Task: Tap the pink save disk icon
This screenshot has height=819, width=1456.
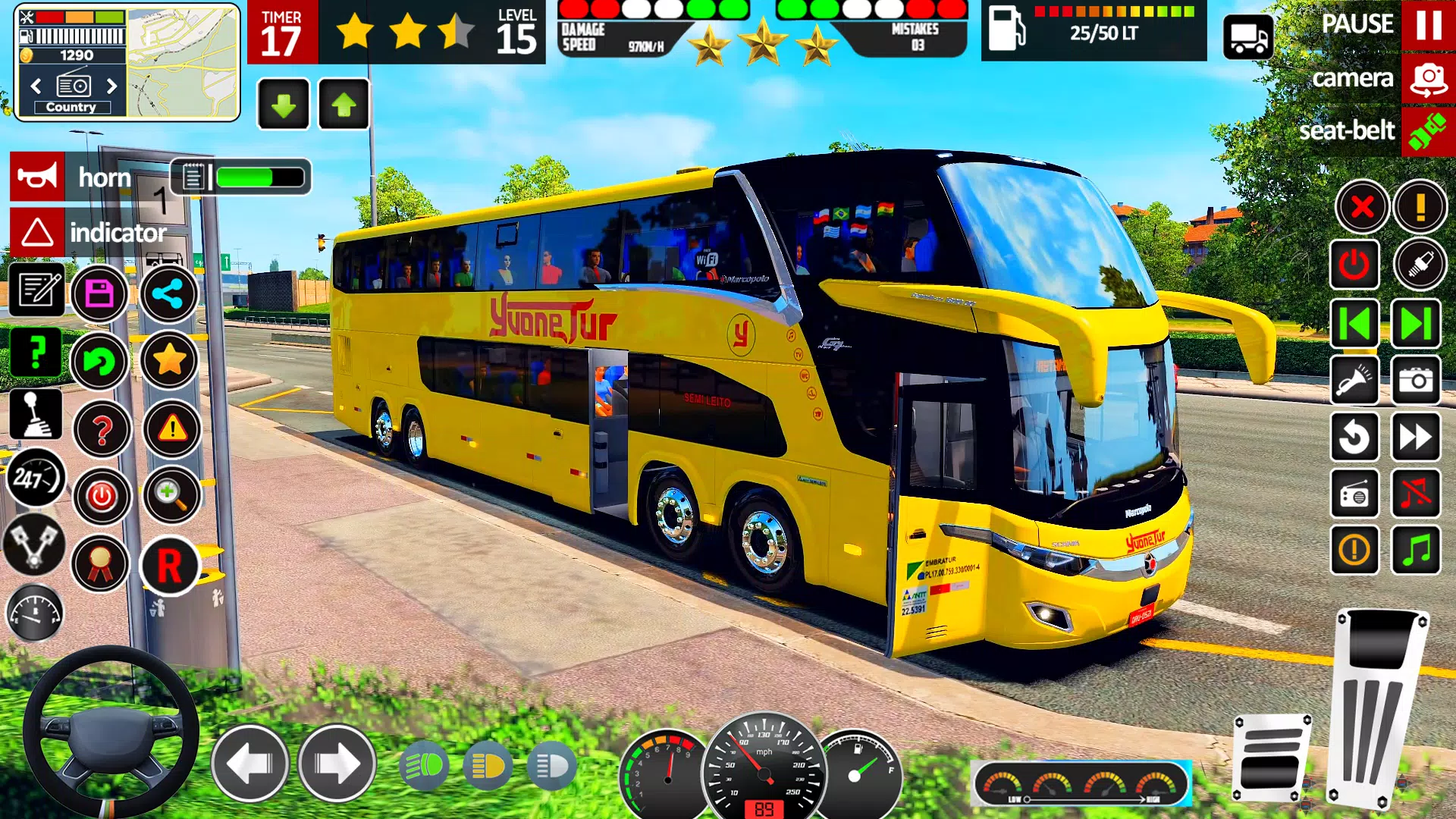Action: (x=99, y=293)
